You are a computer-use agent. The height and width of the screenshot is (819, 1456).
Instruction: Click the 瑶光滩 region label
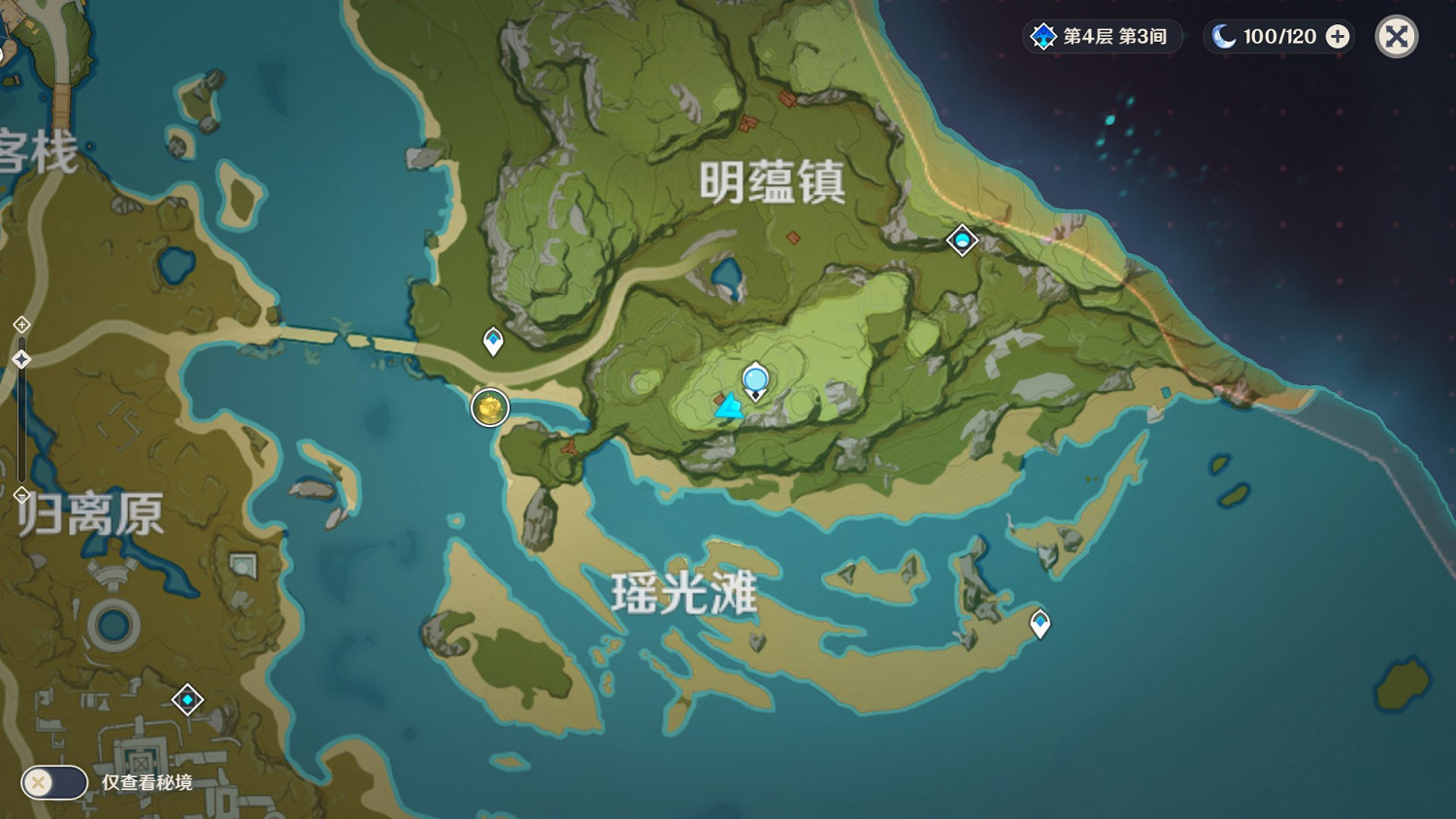(x=686, y=593)
